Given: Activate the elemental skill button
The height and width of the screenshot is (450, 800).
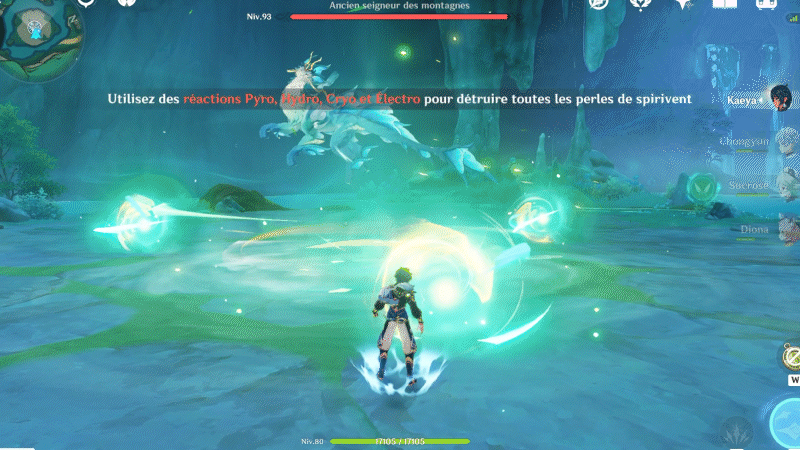Looking at the screenshot, I should pyautogui.click(x=737, y=433).
